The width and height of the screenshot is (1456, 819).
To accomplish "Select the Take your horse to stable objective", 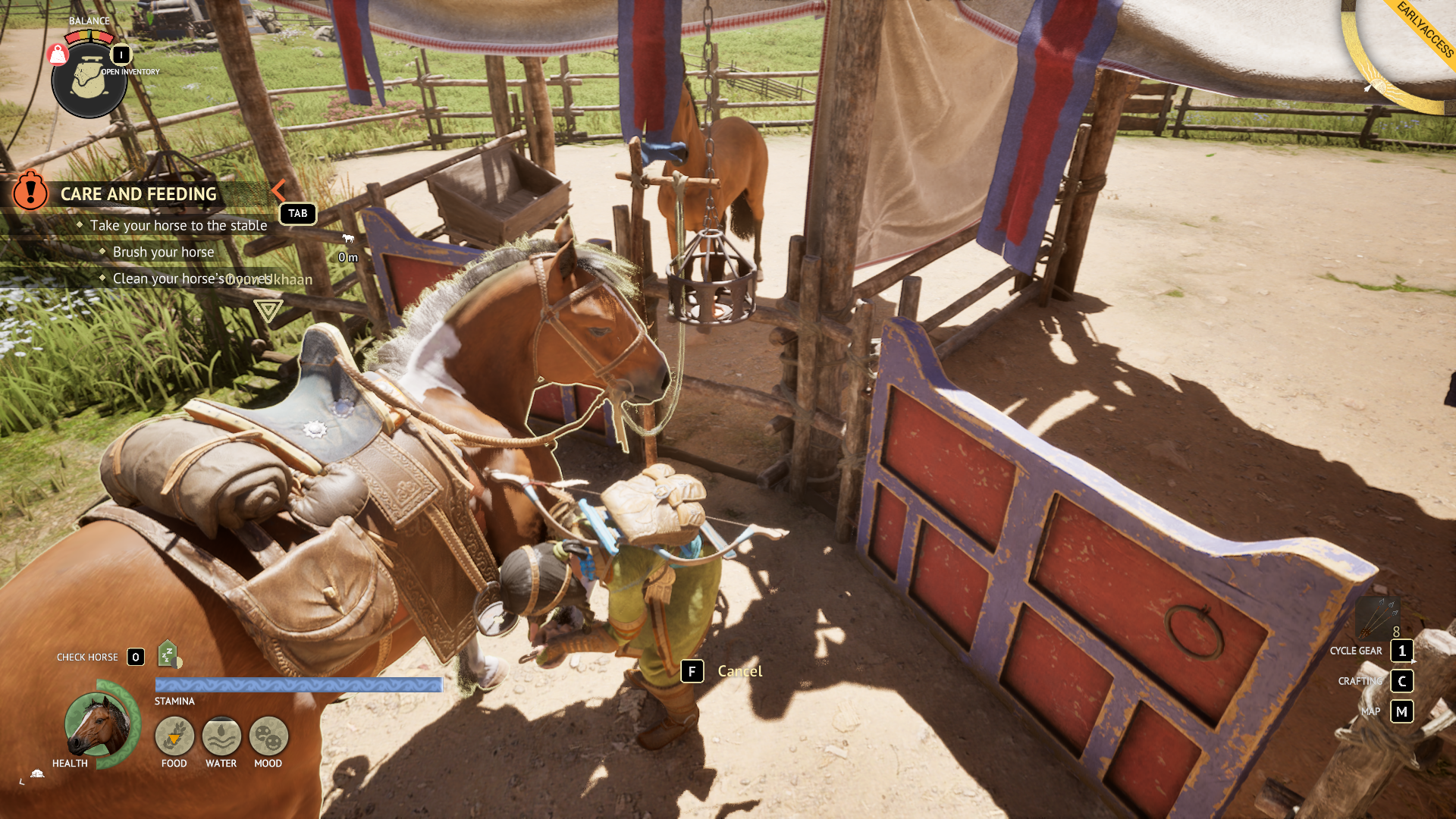I will click(178, 225).
